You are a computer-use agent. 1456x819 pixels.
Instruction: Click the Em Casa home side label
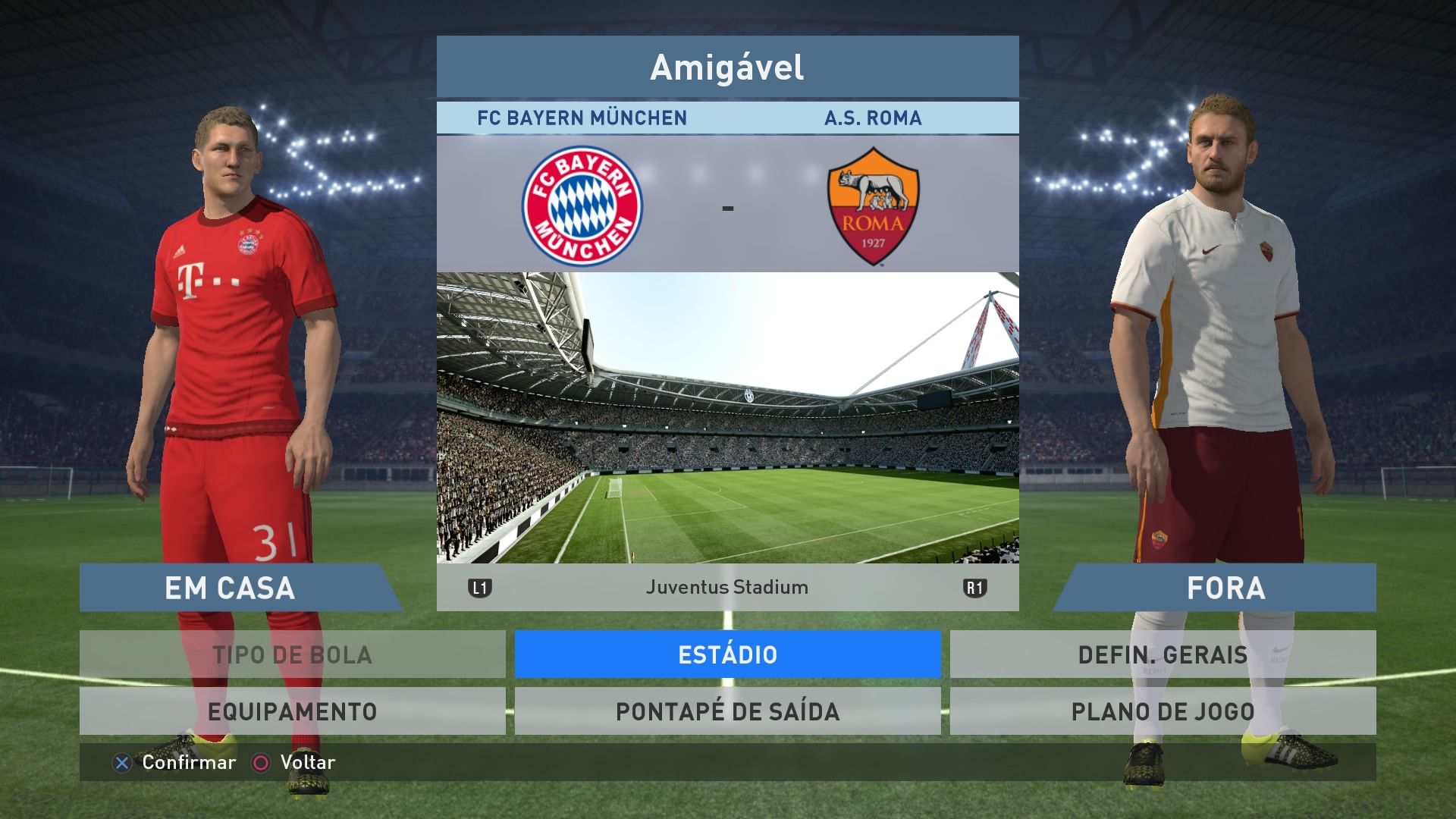point(231,588)
